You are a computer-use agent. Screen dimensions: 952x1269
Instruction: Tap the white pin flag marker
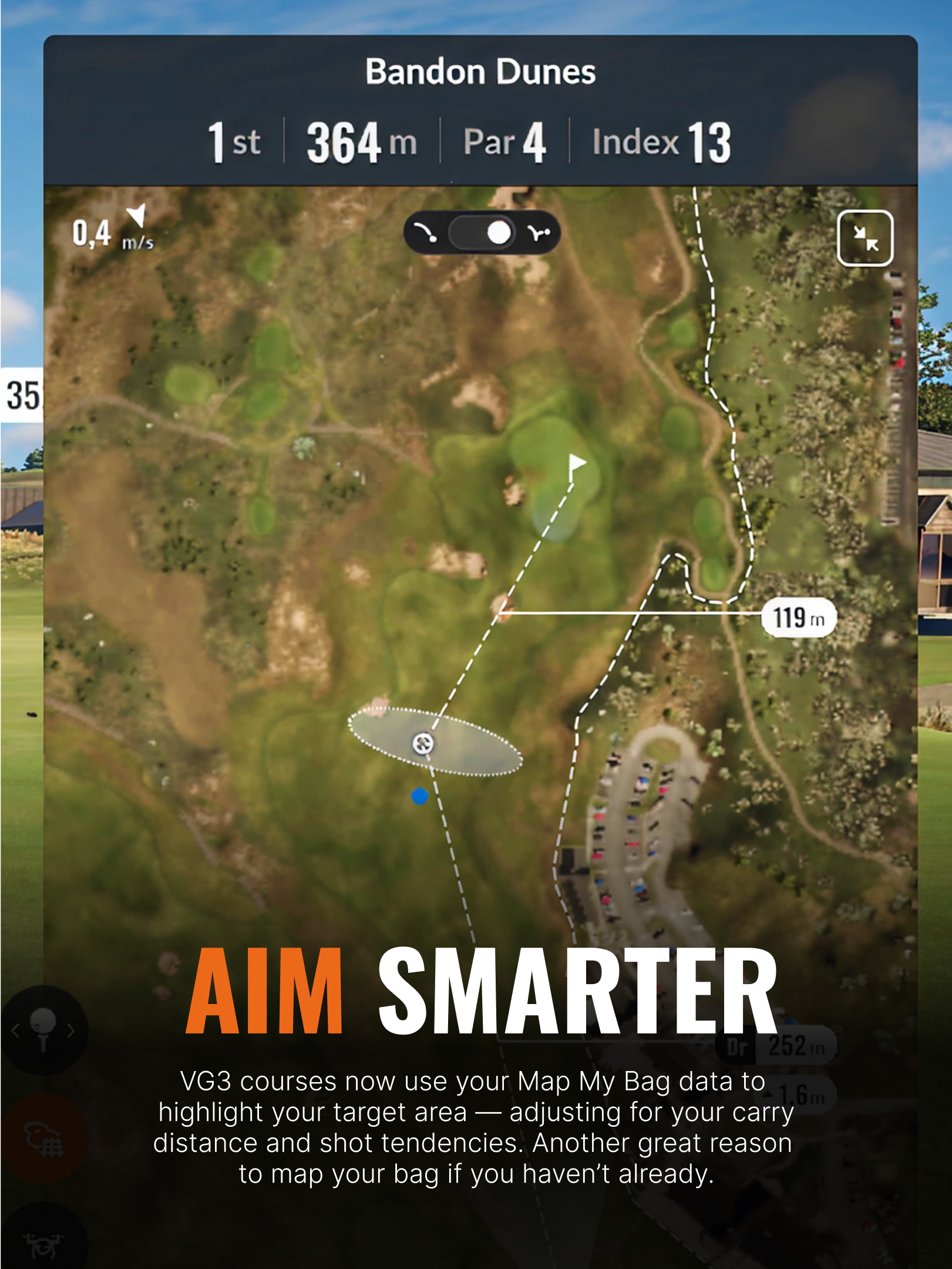point(576,464)
